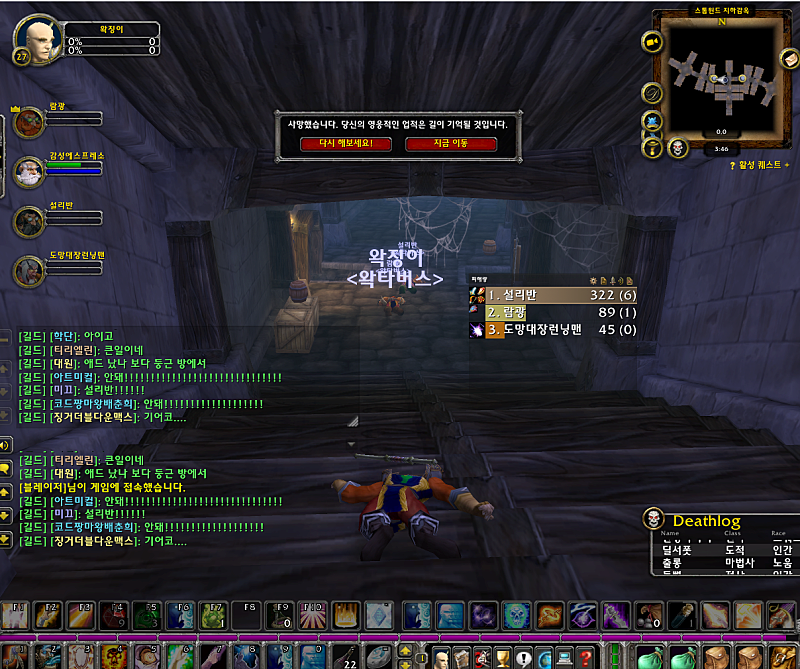Viewport: 800px width, 669px height.
Task: Select the player portrait of 왁정이
Action: tap(36, 40)
